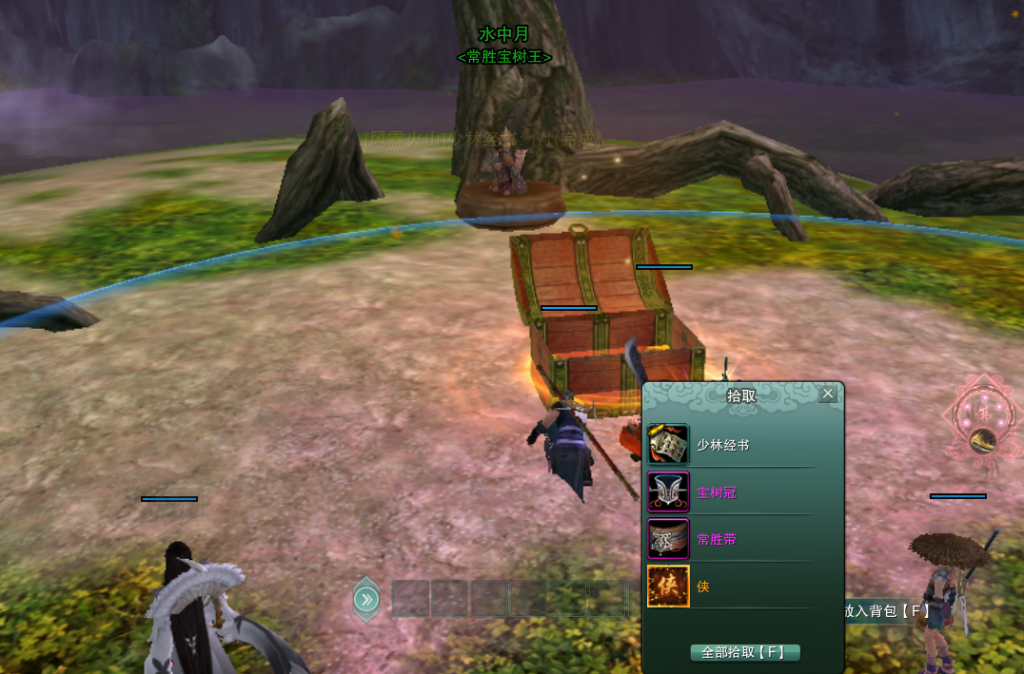Open the pink ornate circular emblem icon

[x=979, y=417]
